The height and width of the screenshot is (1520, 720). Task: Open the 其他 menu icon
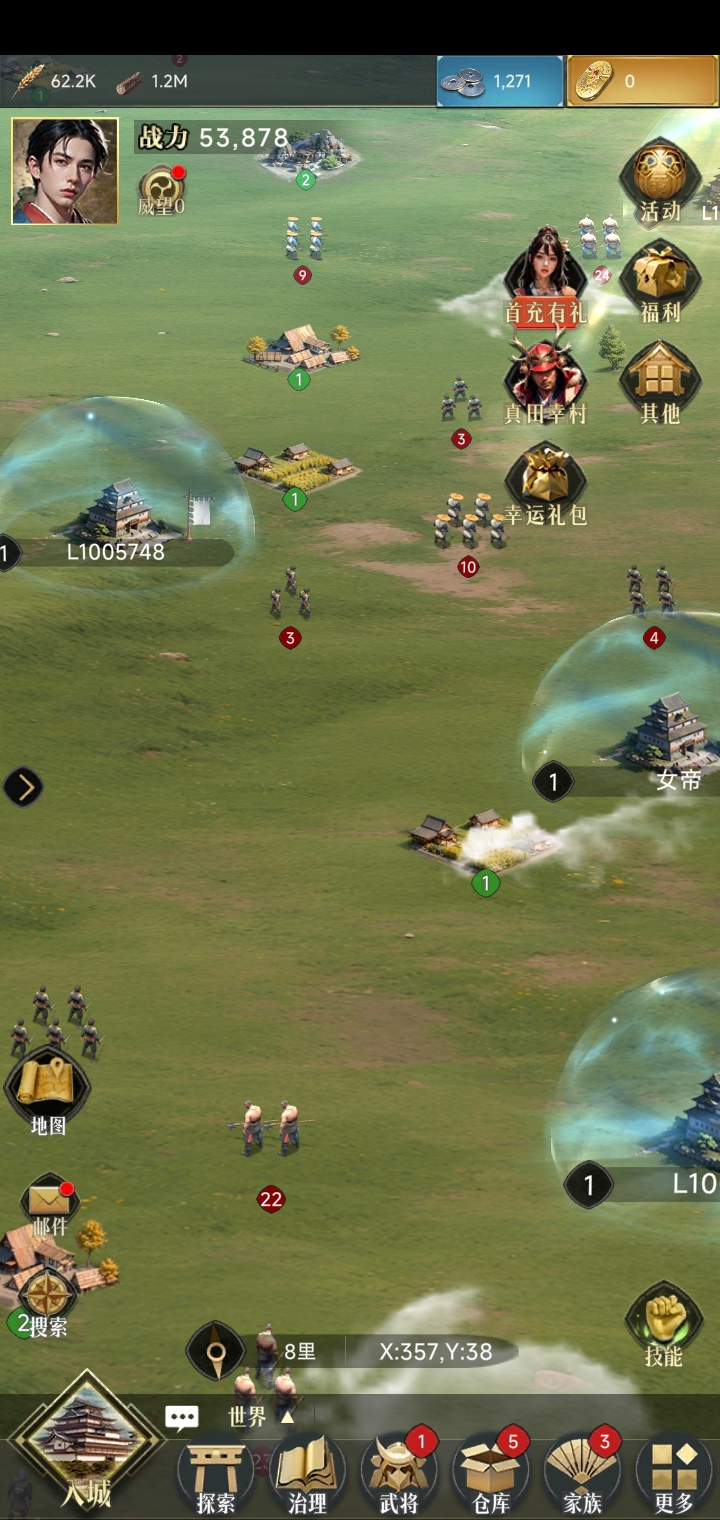[x=659, y=380]
